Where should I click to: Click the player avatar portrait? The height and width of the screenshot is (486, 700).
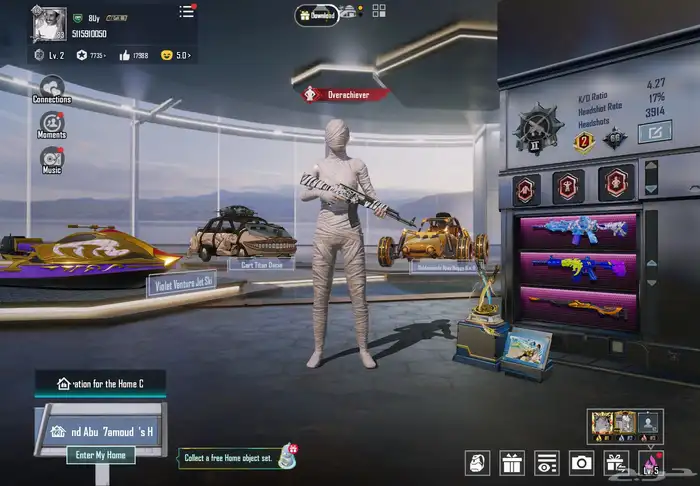point(49,23)
